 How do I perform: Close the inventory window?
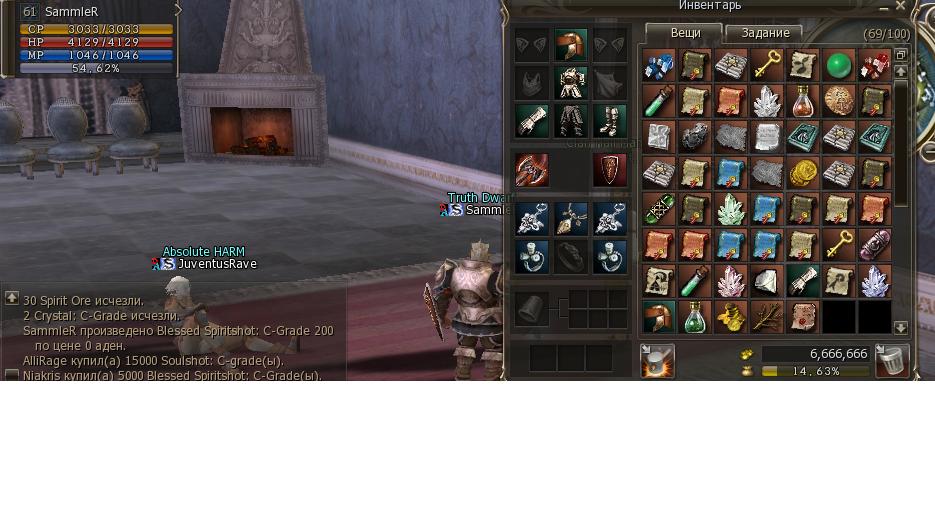pos(900,6)
